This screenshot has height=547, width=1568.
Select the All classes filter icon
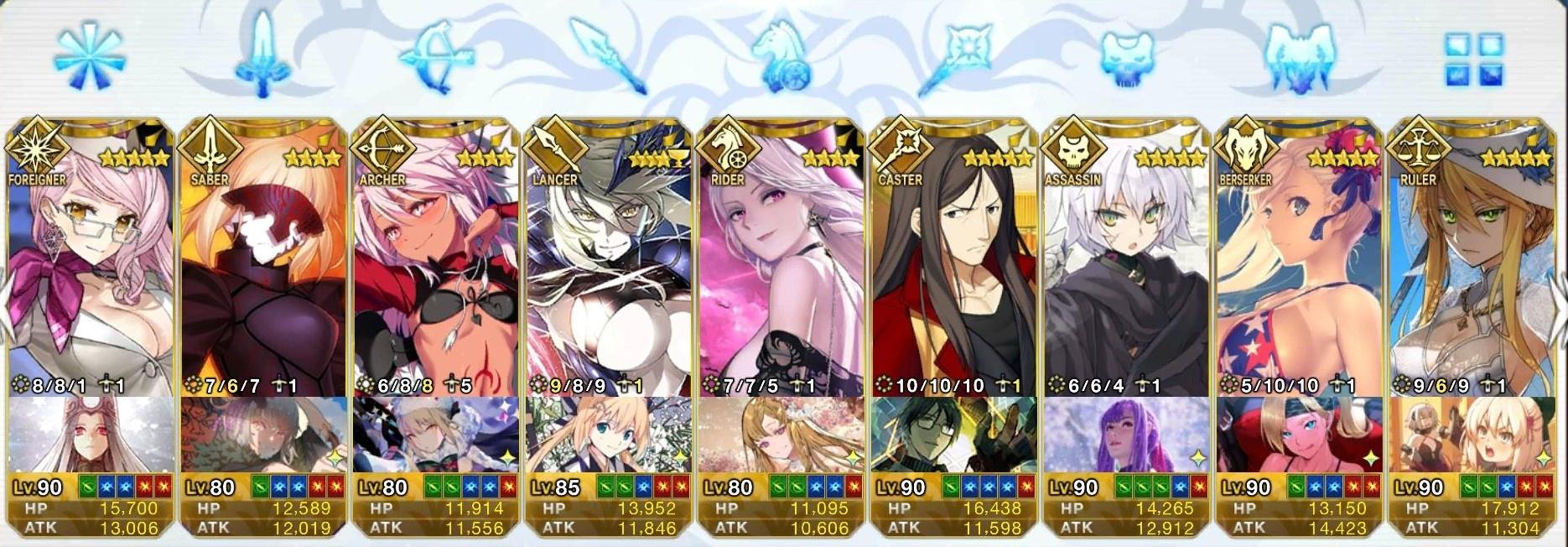coord(89,57)
